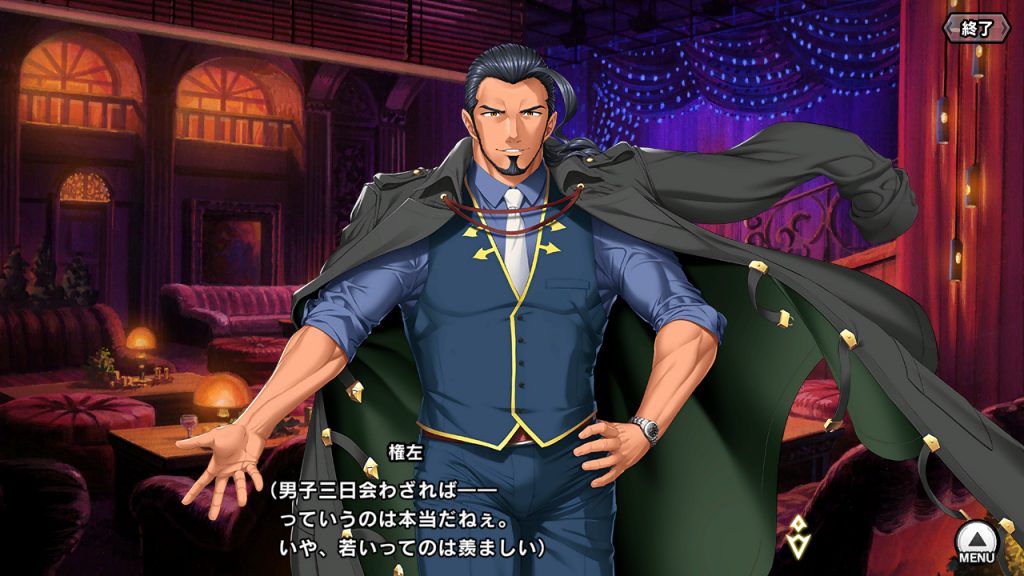Image resolution: width=1024 pixels, height=576 pixels.
Task: Advance dialogue via the golden arrow indicator
Action: (797, 537)
